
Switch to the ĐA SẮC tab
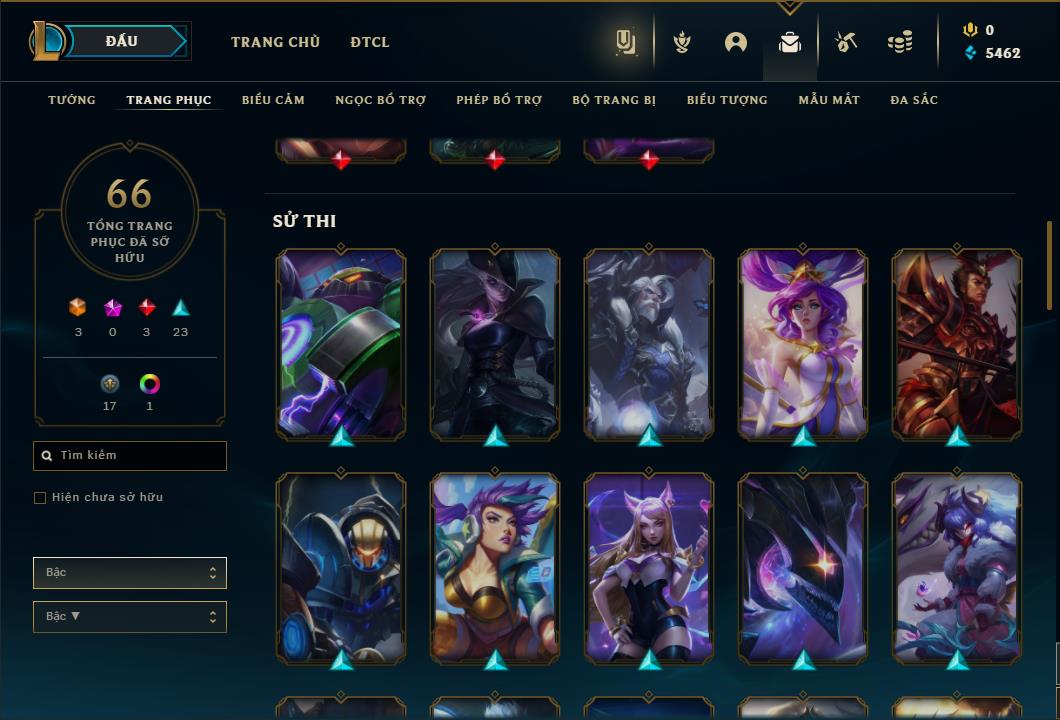pos(914,100)
